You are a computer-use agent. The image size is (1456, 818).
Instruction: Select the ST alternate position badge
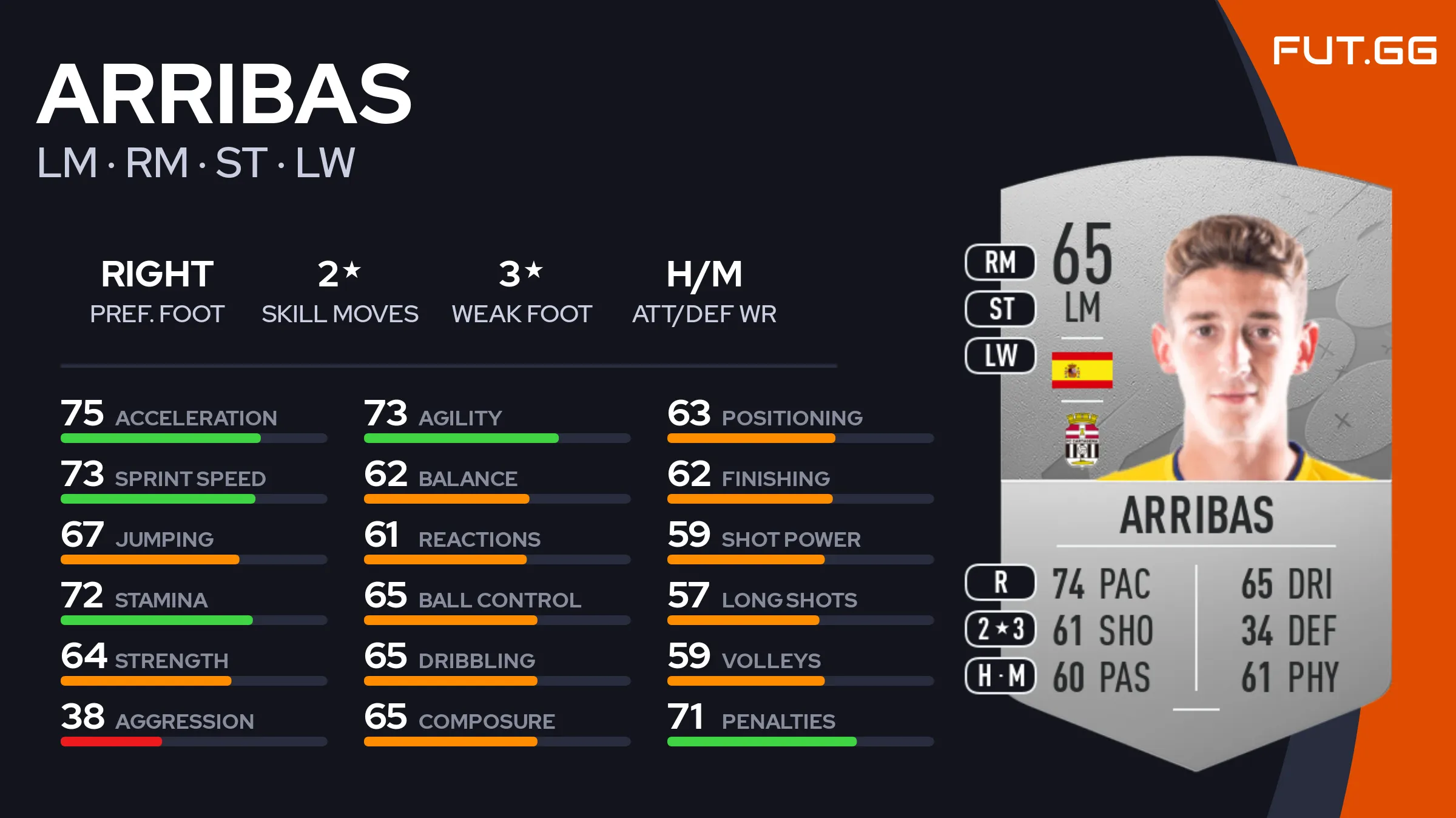pos(1000,309)
